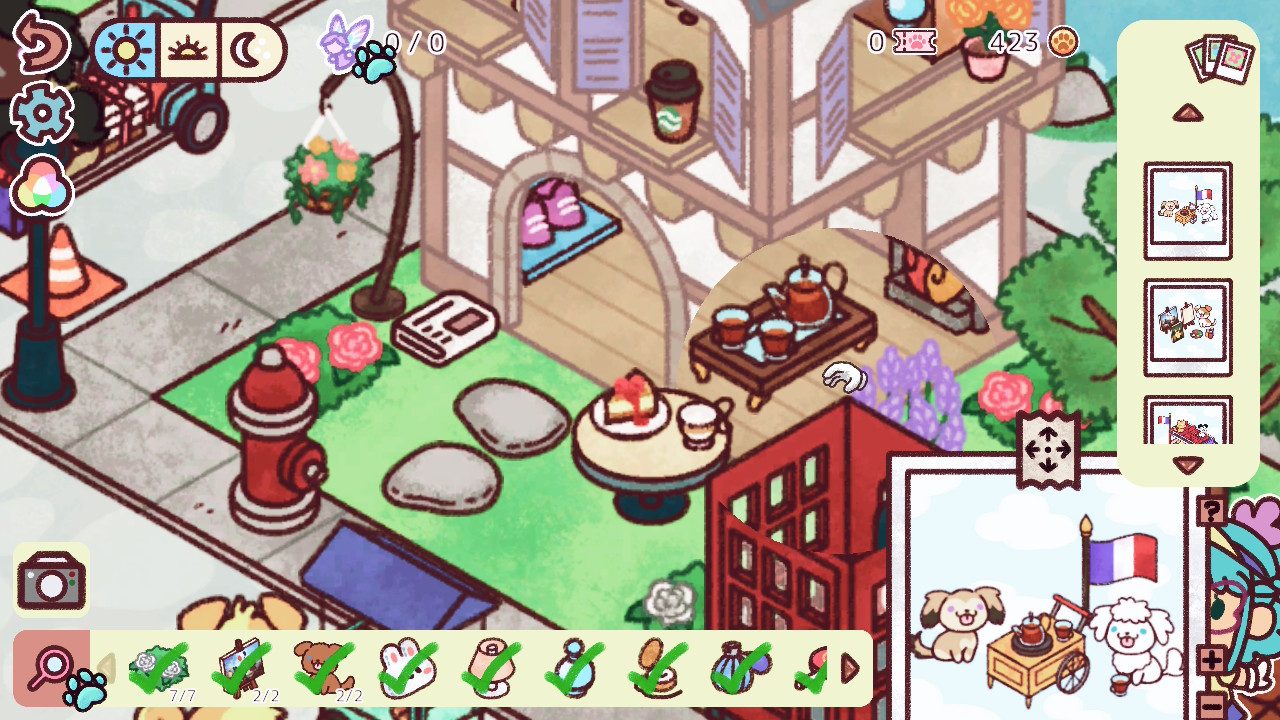Switch to night moon mode
This screenshot has height=720, width=1280.
coord(247,49)
